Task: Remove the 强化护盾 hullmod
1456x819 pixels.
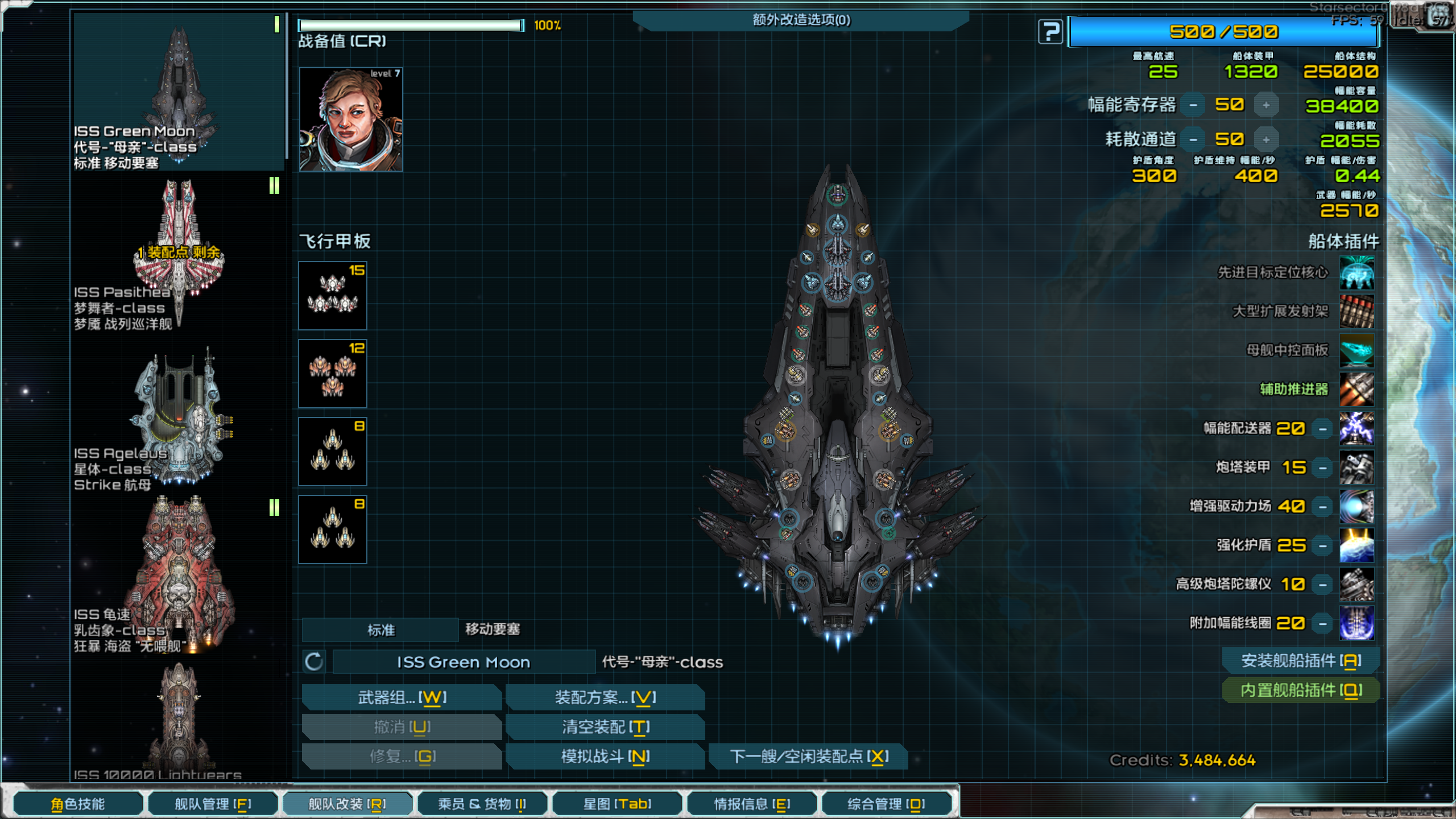Action: click(1323, 546)
